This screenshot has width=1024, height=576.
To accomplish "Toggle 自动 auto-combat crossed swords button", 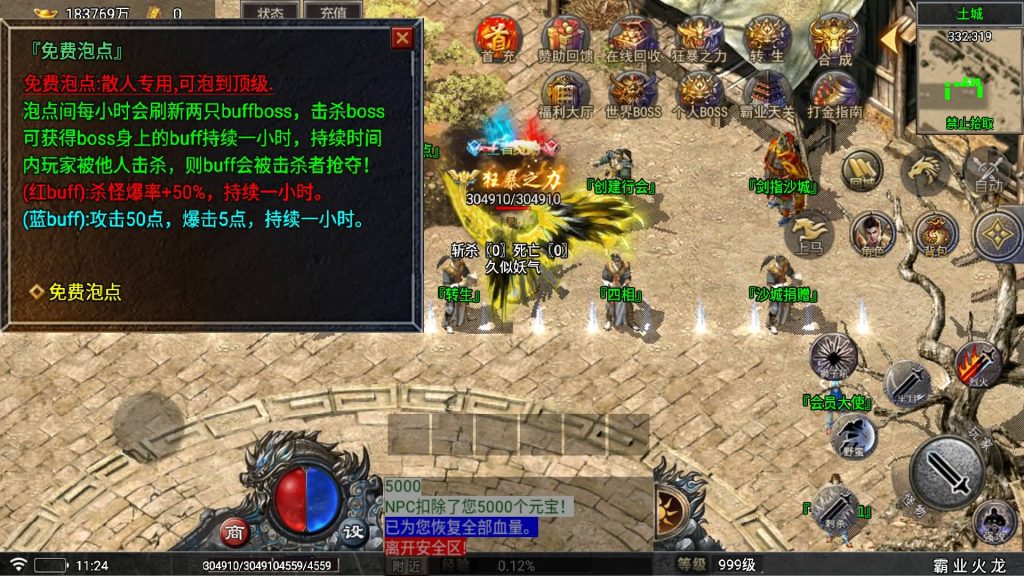I will [x=988, y=171].
